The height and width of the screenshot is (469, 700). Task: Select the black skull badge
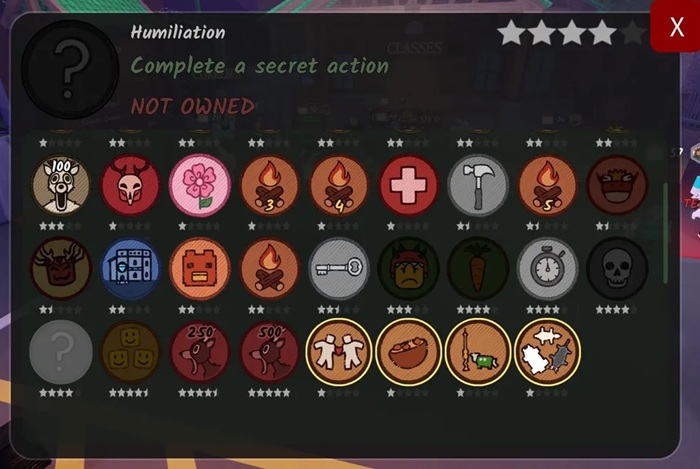click(x=617, y=269)
